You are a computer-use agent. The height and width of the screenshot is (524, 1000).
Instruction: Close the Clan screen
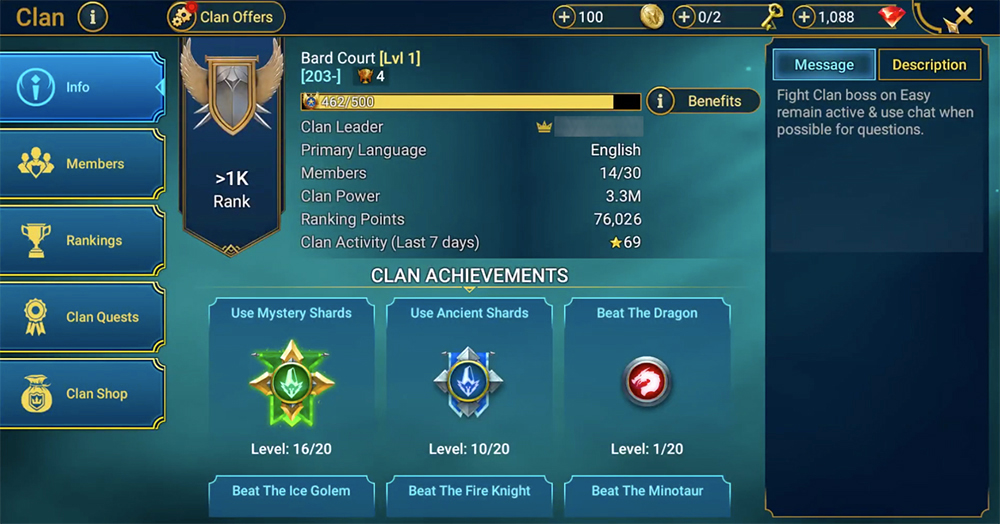[x=963, y=17]
